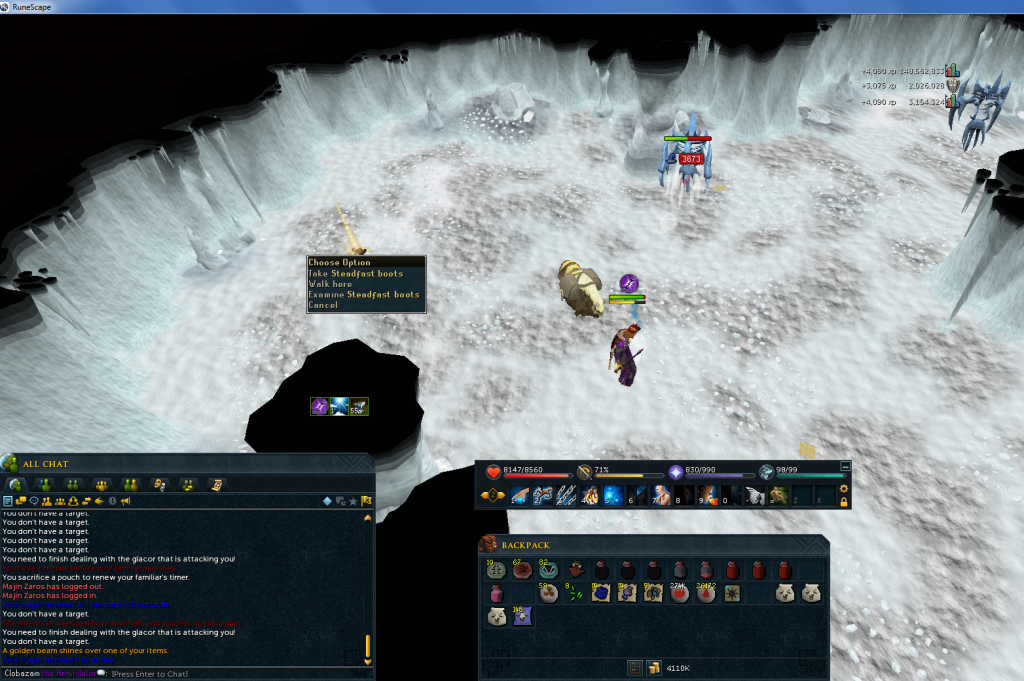Choose Examine Steadfast boots

coord(364,294)
